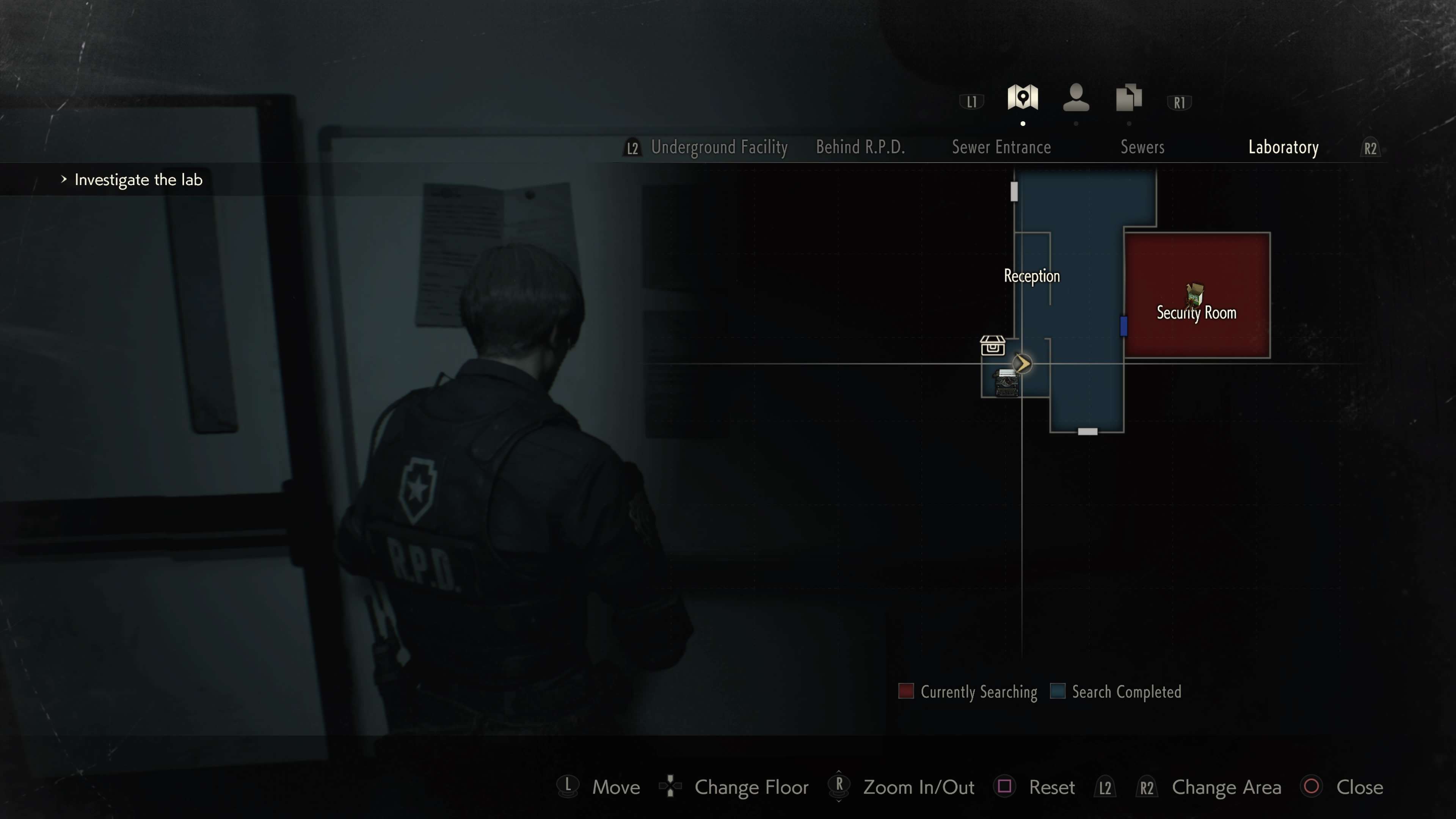Select the Laboratory area tab
1456x819 pixels.
pos(1283,147)
